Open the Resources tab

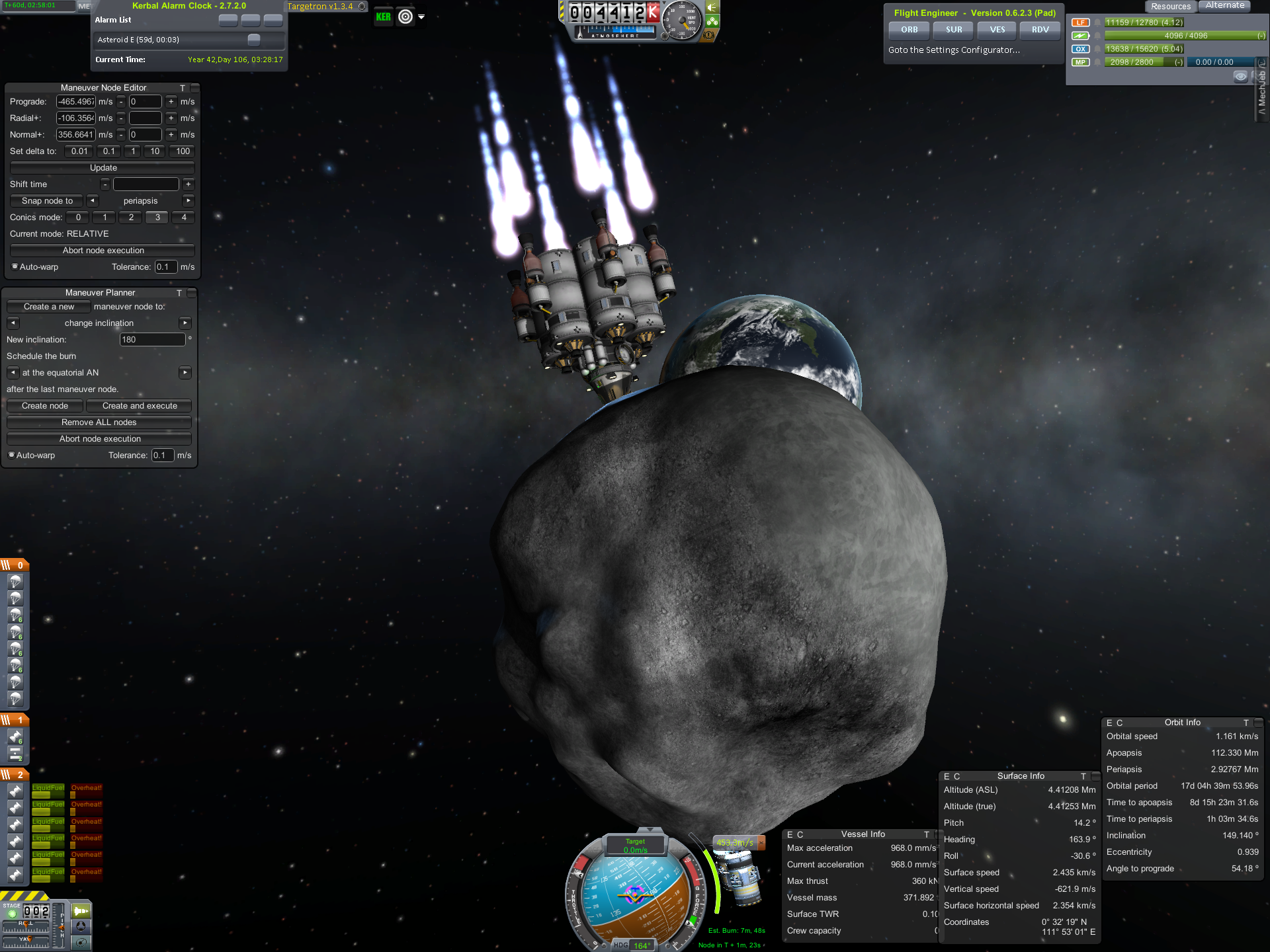click(x=1170, y=7)
